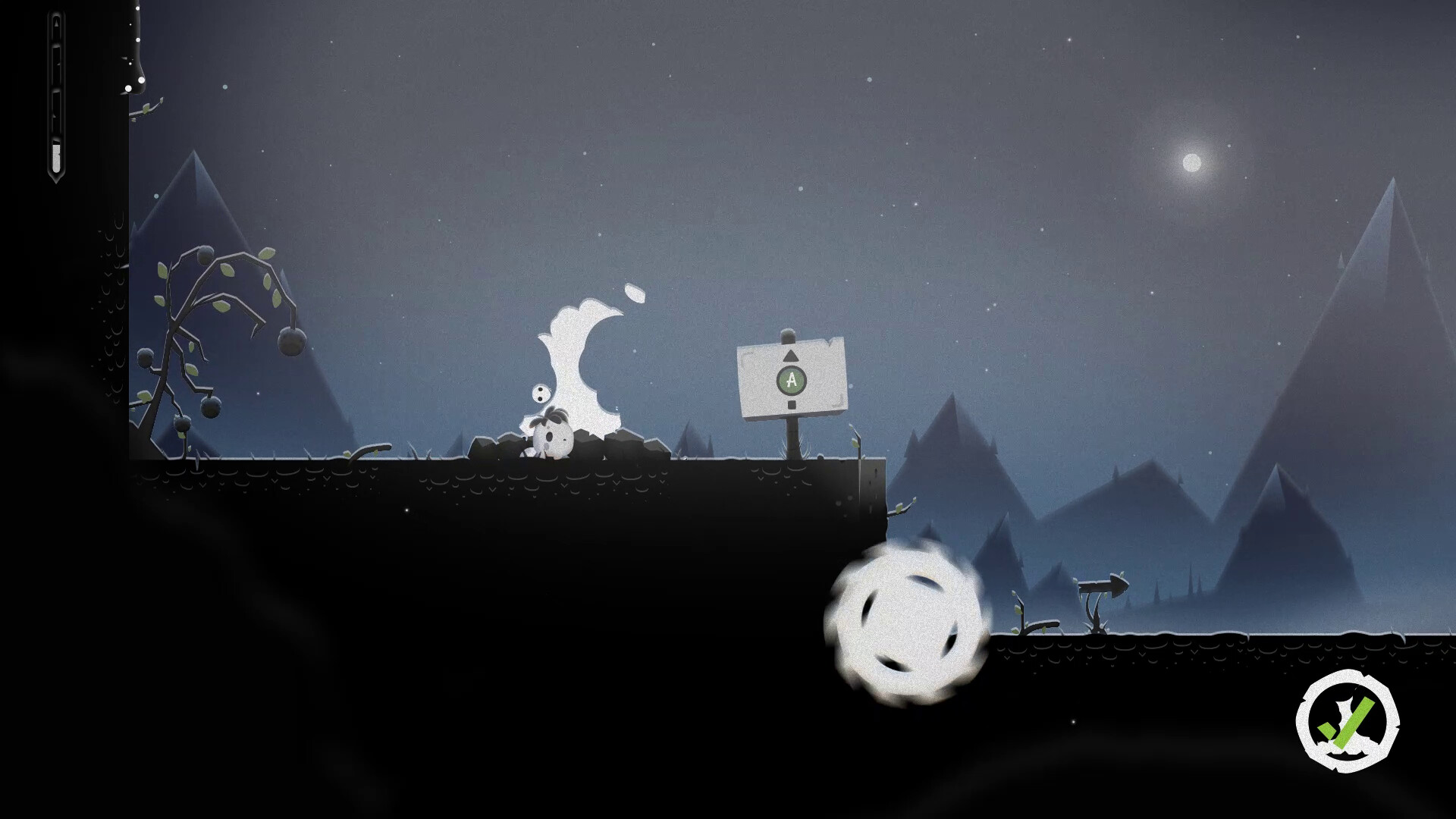Toggle the middle gauge segment
Image resolution: width=1456 pixels, height=819 pixels.
point(56,102)
